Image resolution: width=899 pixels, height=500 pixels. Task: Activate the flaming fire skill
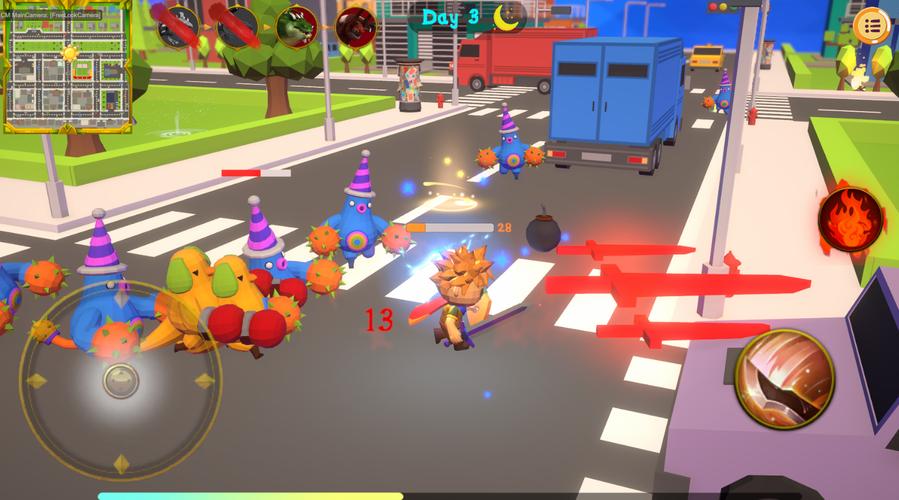point(850,219)
